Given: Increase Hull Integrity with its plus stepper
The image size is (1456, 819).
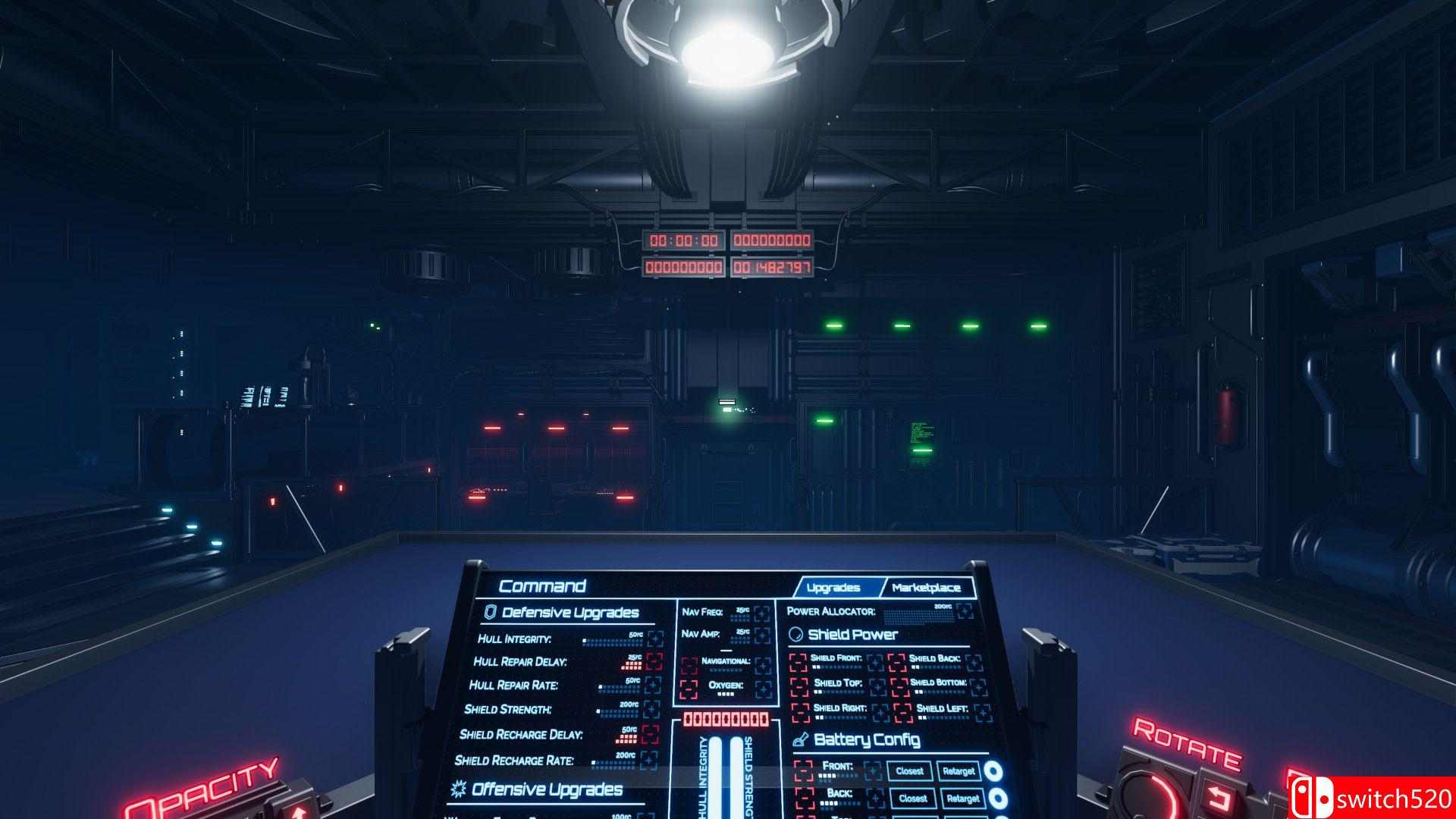Looking at the screenshot, I should click(x=654, y=639).
